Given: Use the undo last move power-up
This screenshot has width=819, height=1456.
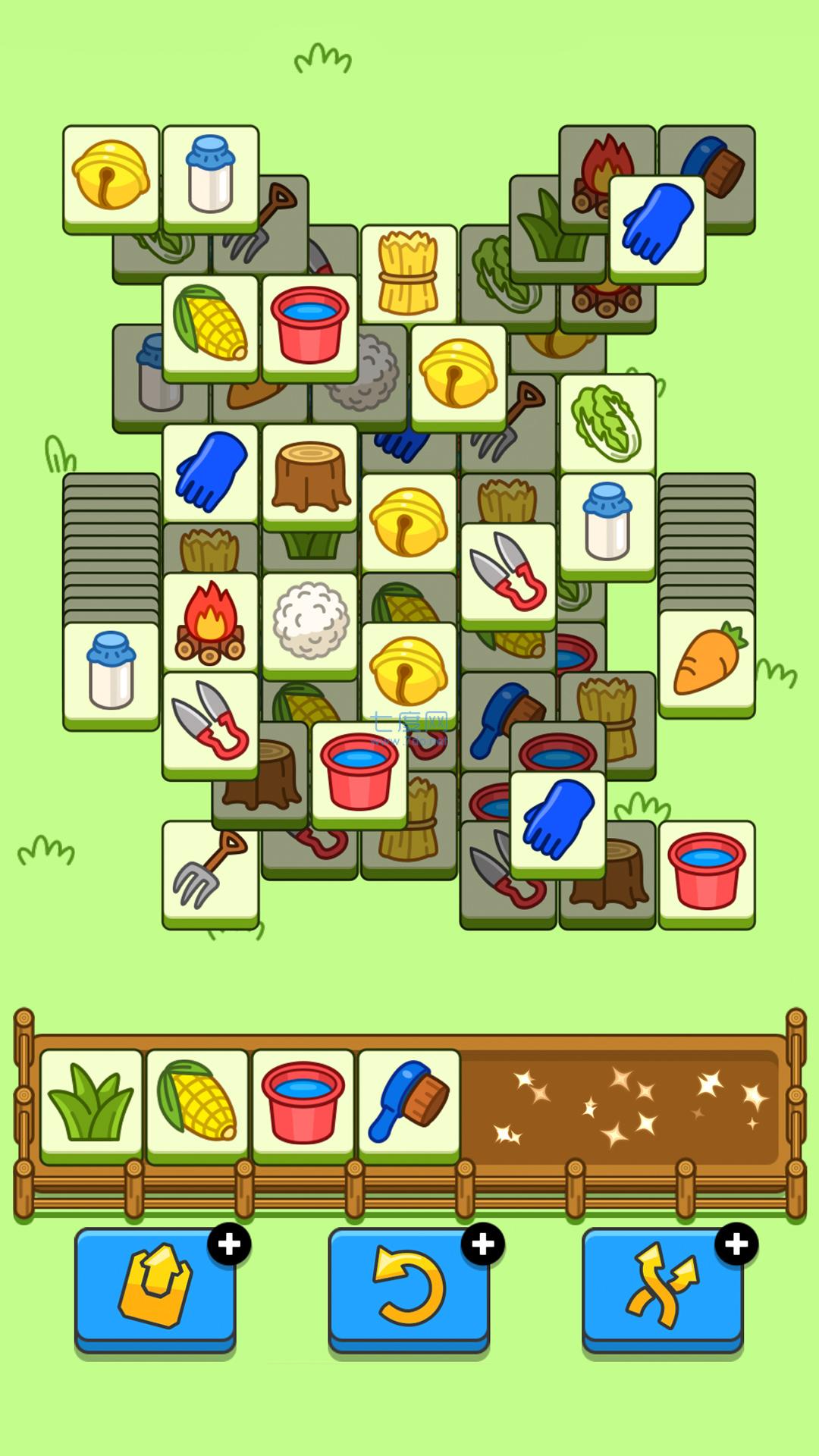Looking at the screenshot, I should click(x=409, y=1288).
